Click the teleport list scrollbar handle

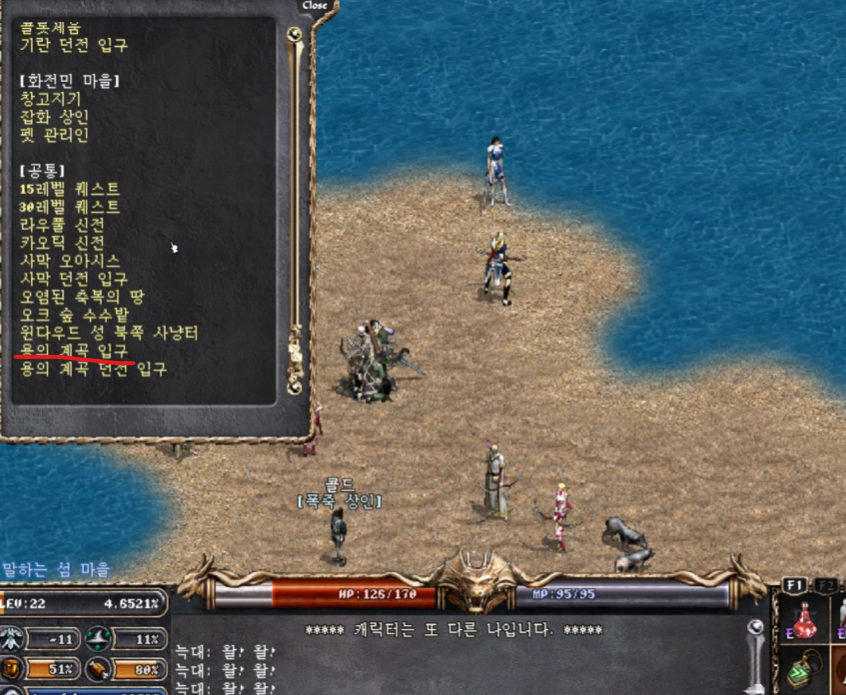(x=294, y=36)
